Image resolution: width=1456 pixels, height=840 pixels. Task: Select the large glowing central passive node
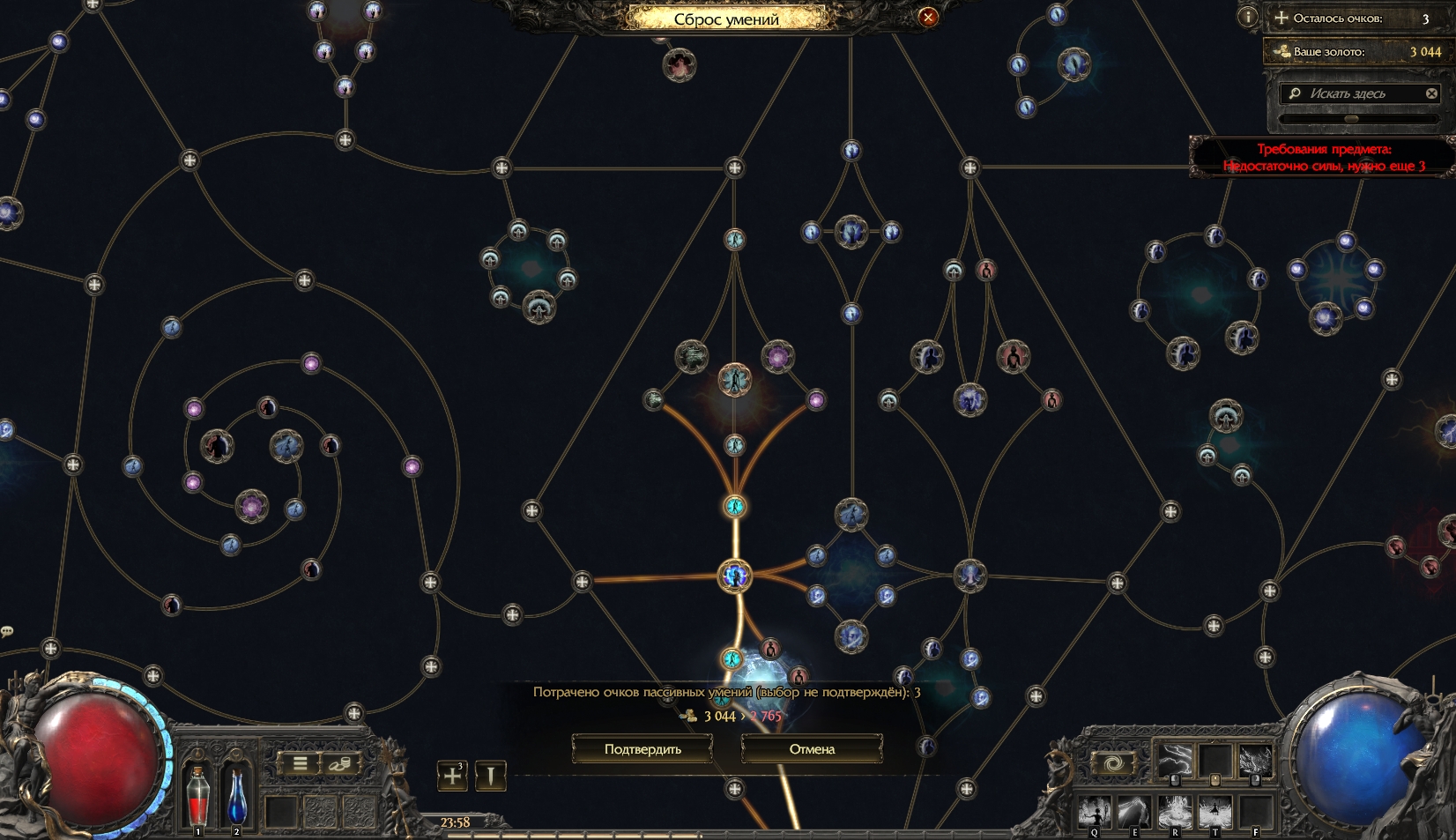(x=735, y=576)
